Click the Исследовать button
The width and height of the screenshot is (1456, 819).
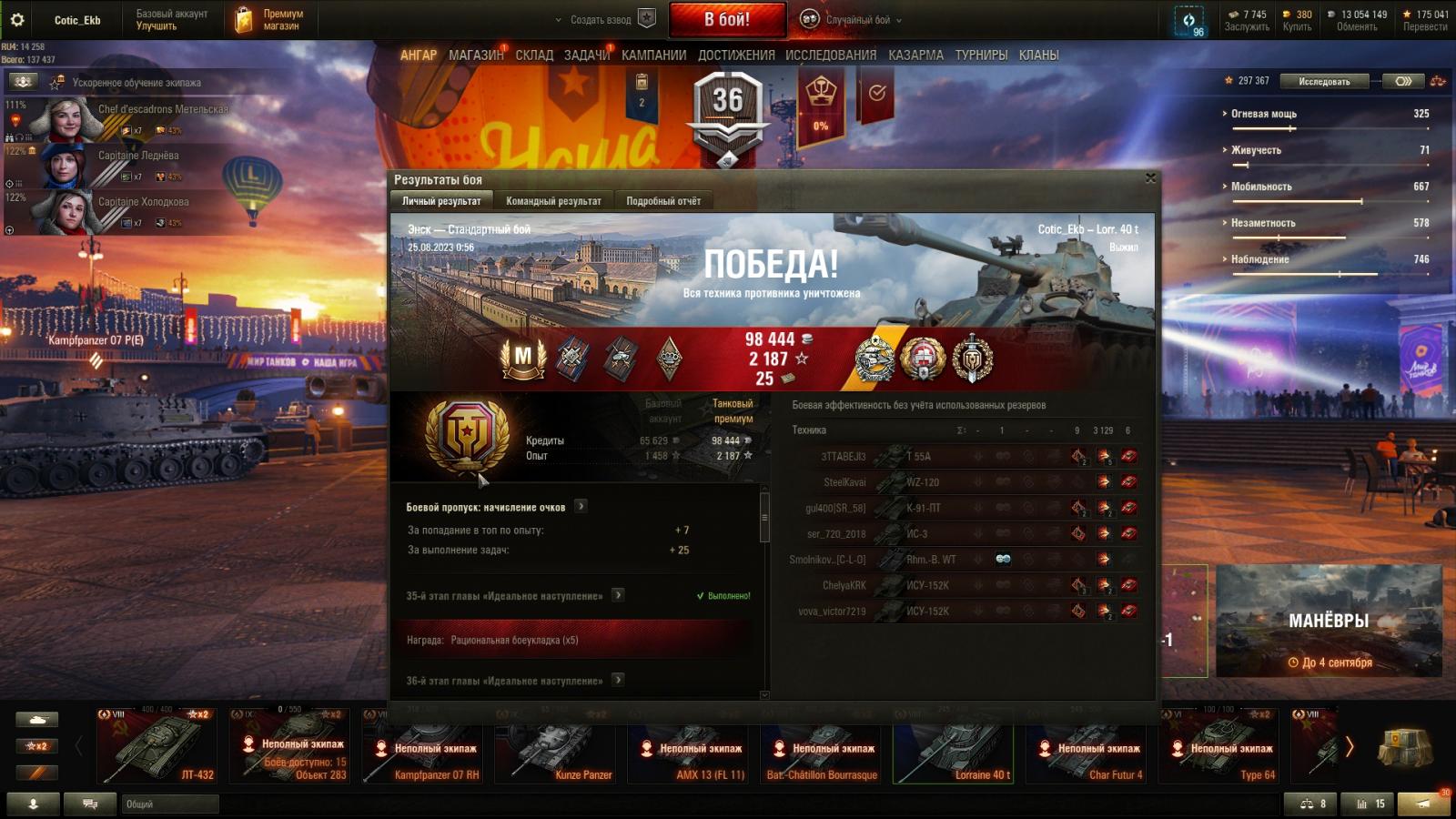[1324, 82]
